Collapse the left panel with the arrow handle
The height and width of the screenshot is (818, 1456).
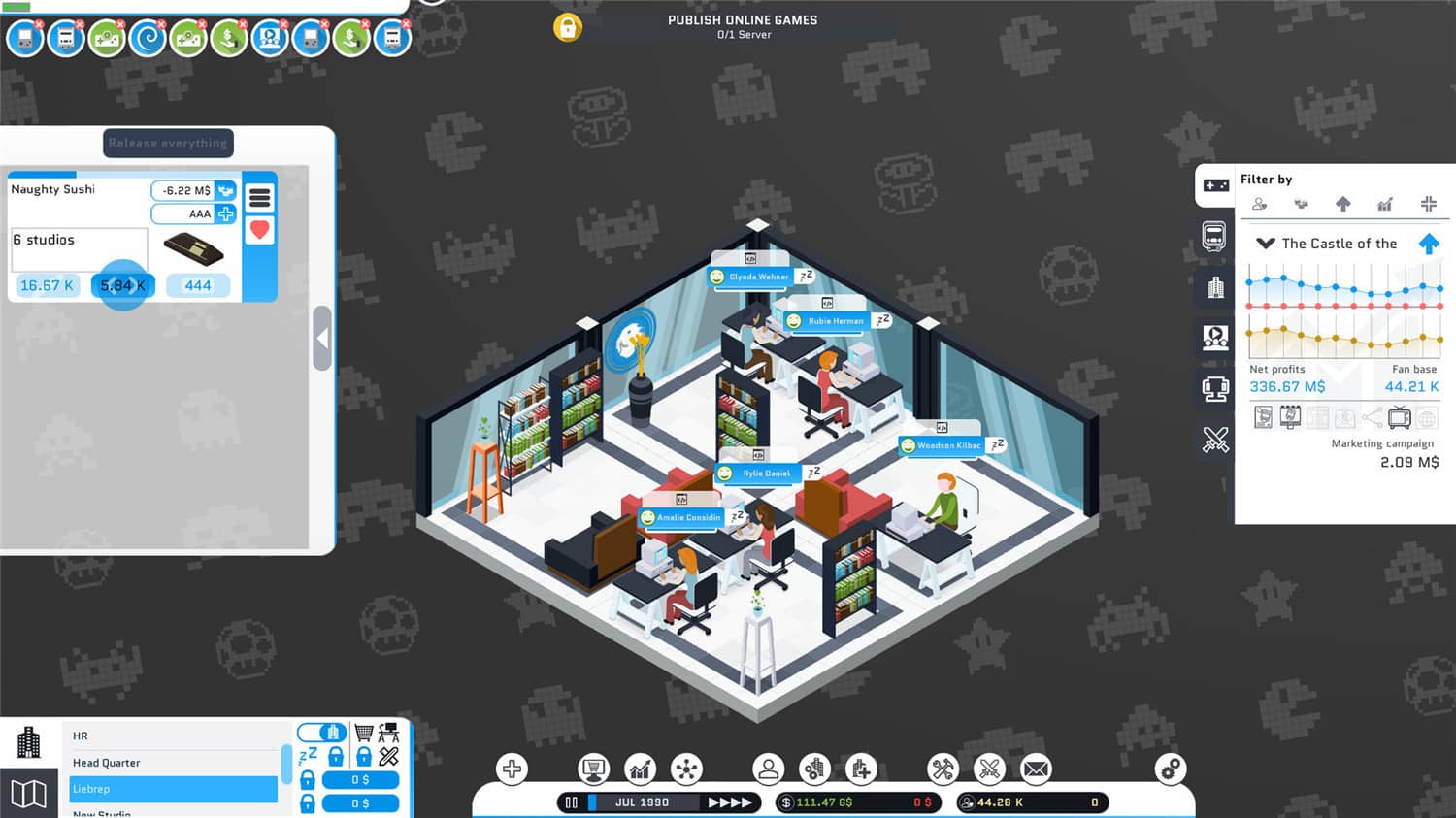coord(322,339)
